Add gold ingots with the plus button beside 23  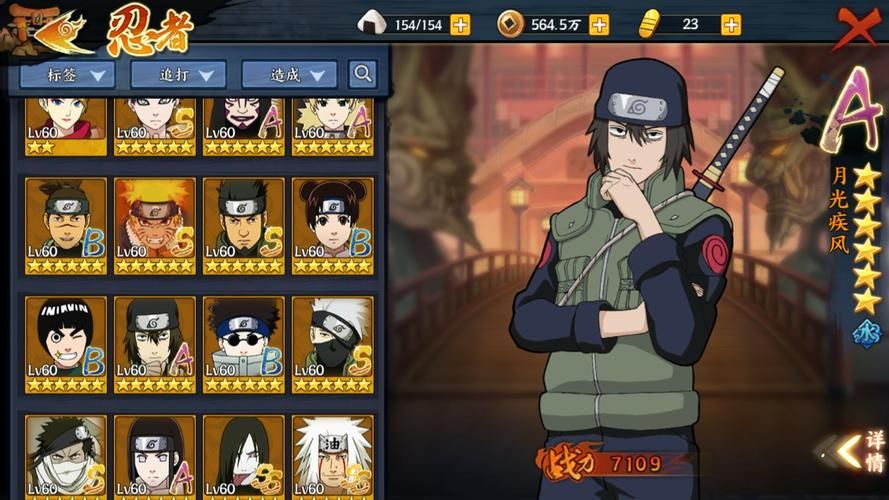pos(731,25)
